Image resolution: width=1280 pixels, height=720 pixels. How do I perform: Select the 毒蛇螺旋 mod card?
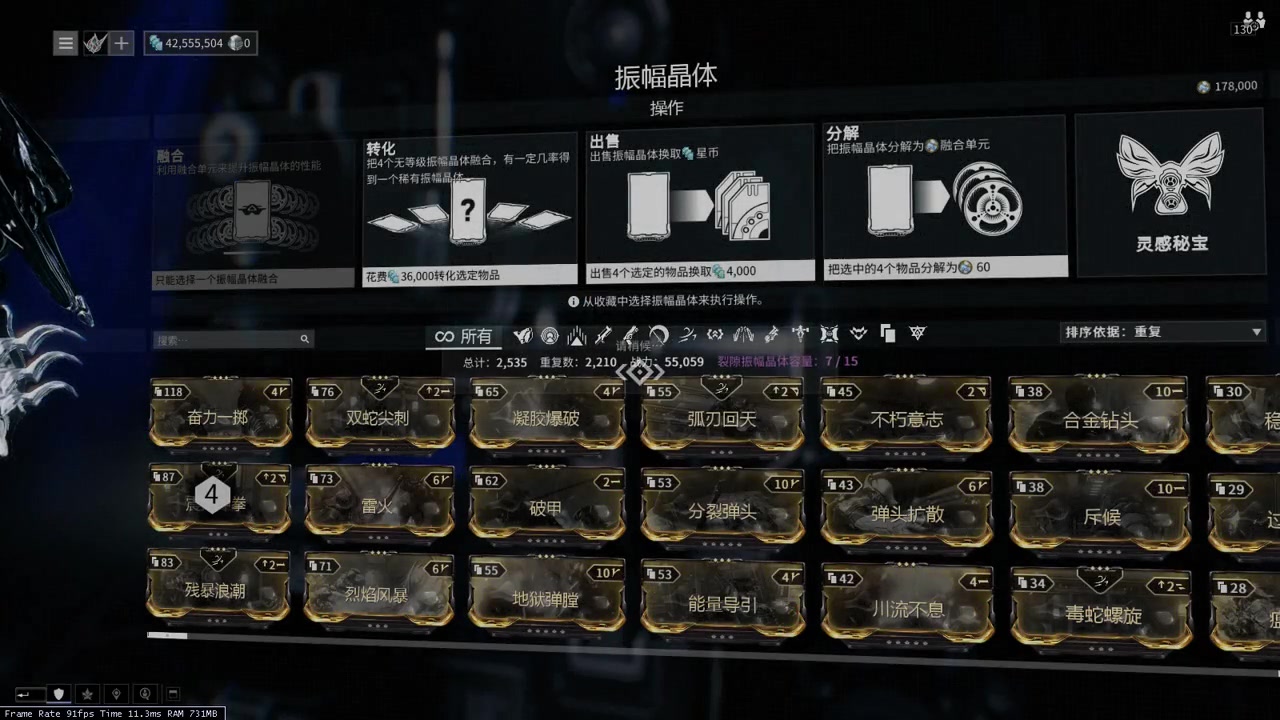point(1099,611)
